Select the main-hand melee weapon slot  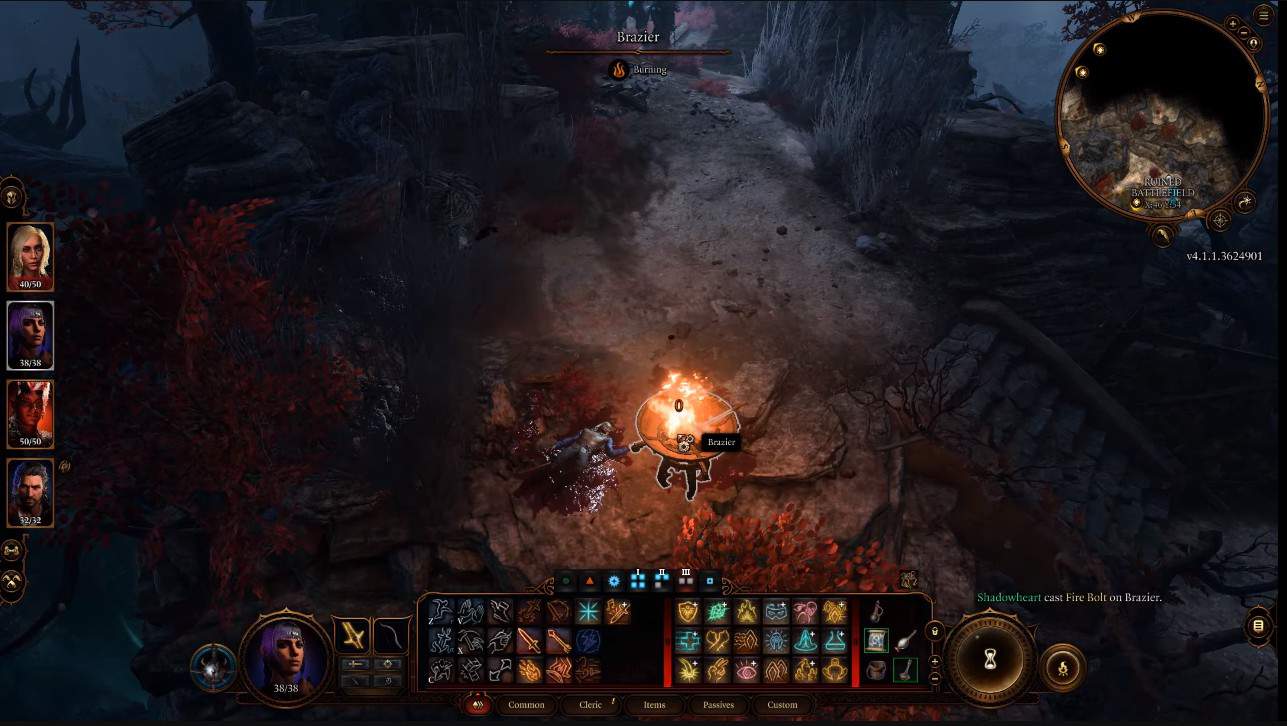coord(353,636)
